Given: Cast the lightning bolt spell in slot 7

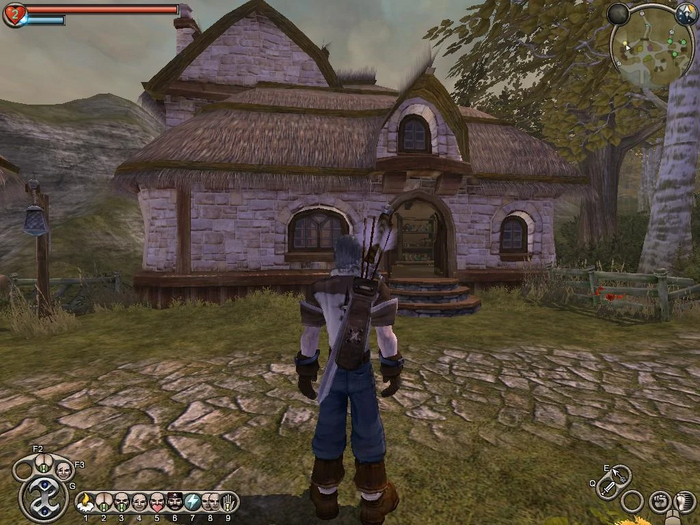Looking at the screenshot, I should tap(192, 501).
